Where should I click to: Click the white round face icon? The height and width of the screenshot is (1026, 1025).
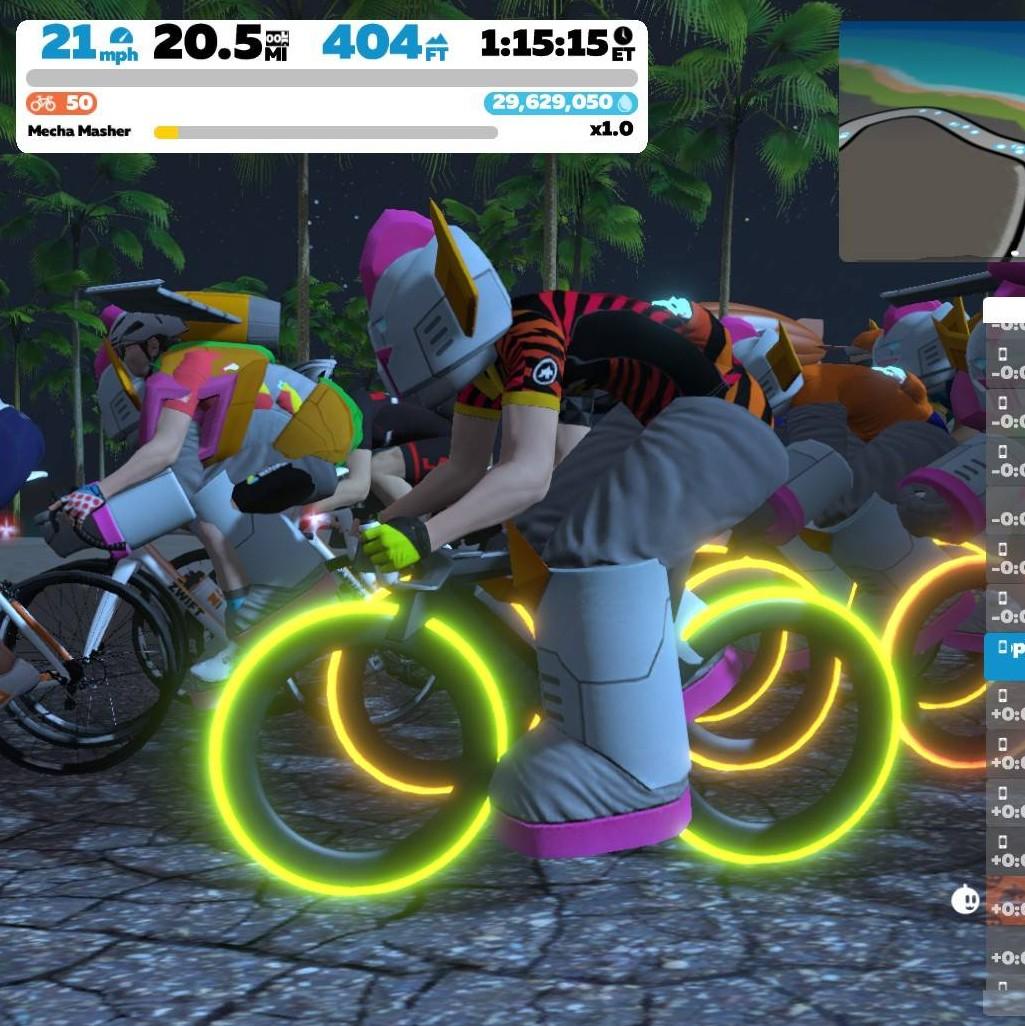coord(965,900)
